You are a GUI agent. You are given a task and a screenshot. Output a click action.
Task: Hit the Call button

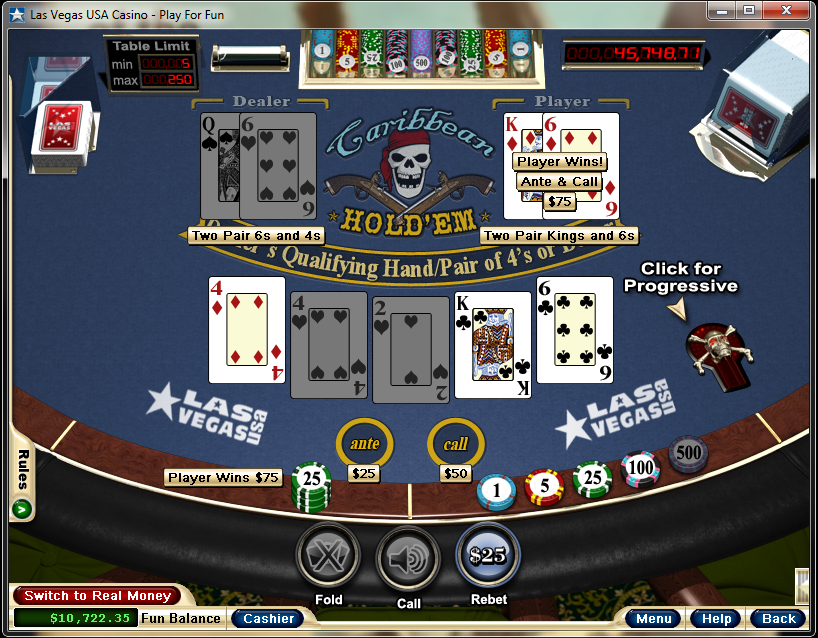(408, 558)
